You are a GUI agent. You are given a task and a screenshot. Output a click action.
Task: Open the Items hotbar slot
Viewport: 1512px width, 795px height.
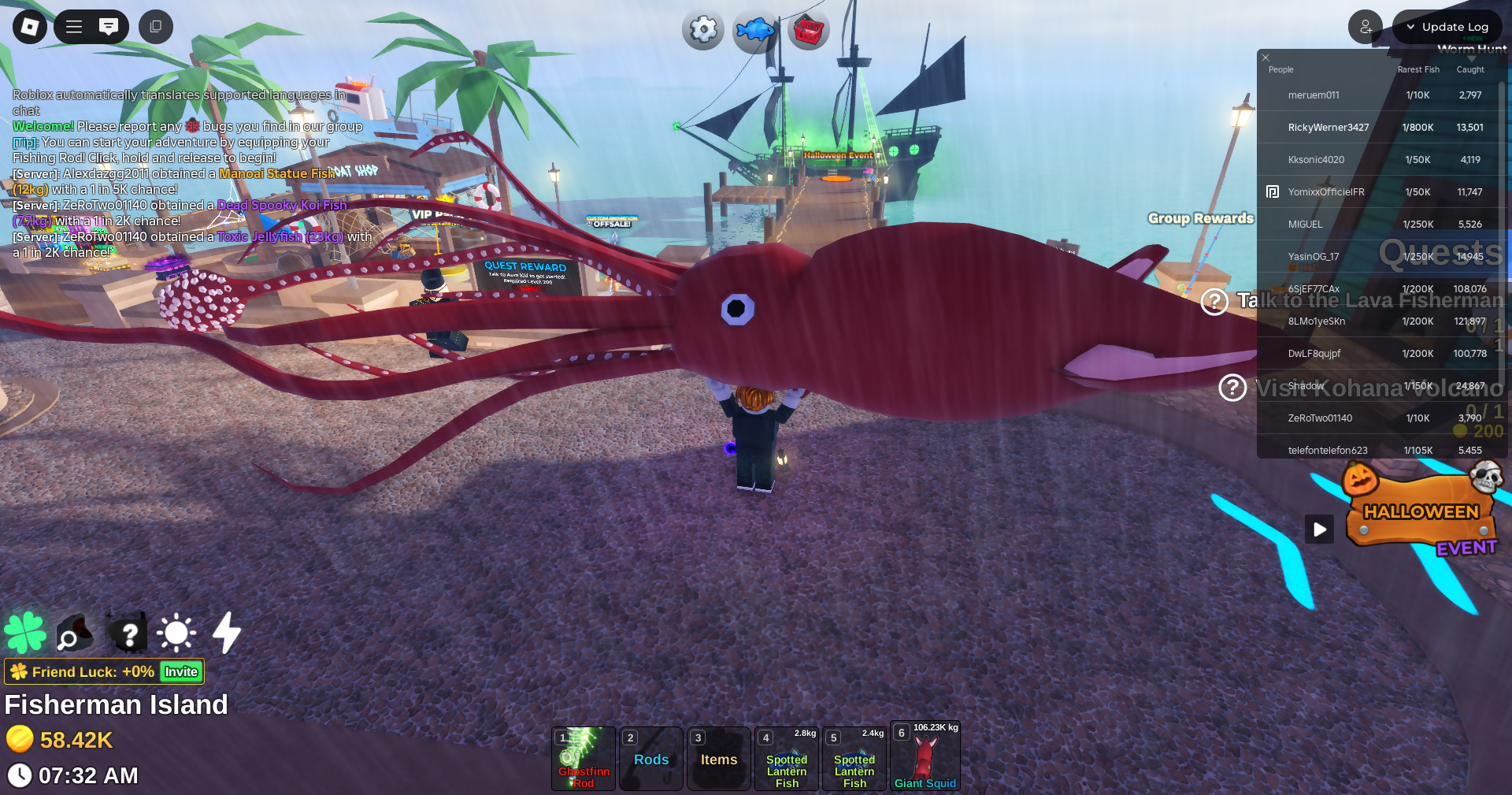point(719,759)
